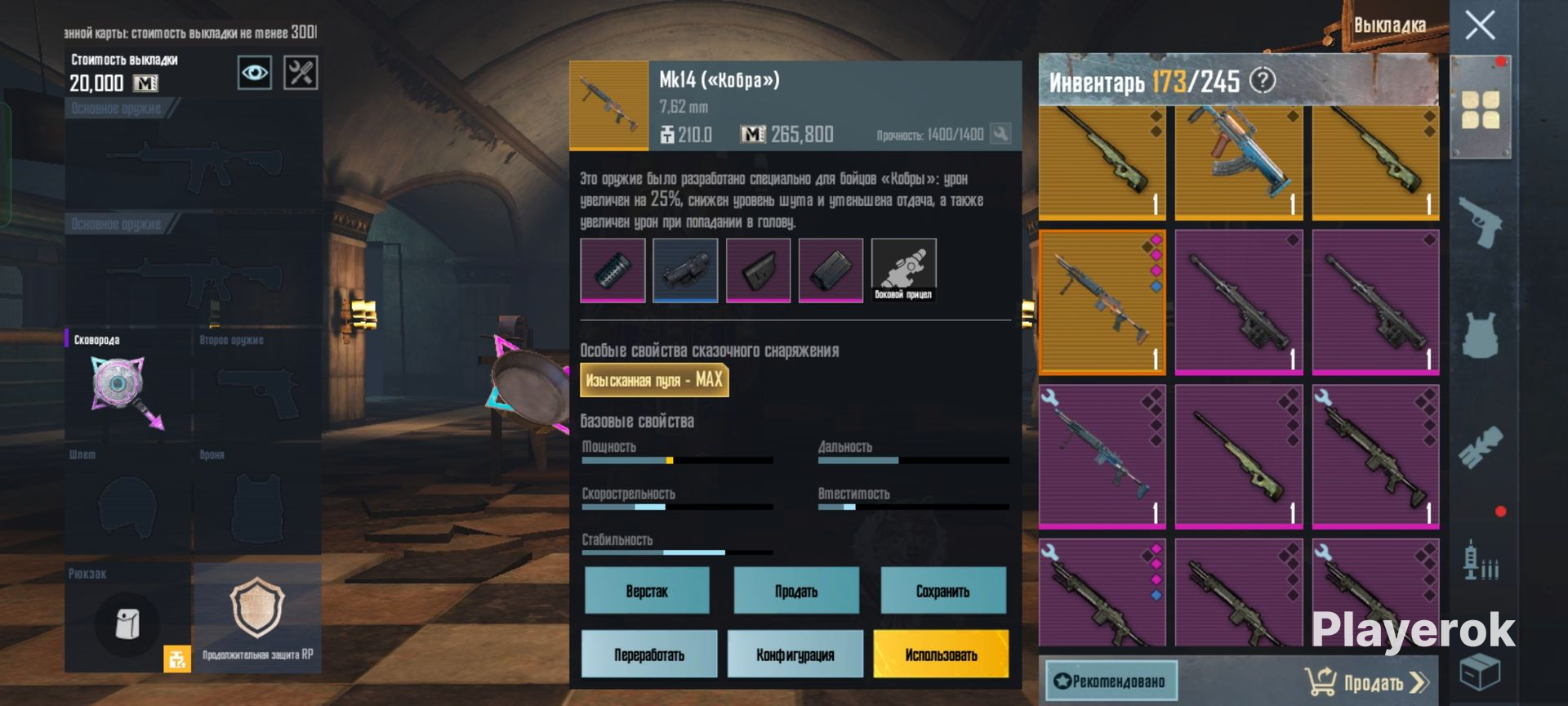Show the inventory help question mark
Viewport: 1568px width, 706px height.
(1263, 80)
